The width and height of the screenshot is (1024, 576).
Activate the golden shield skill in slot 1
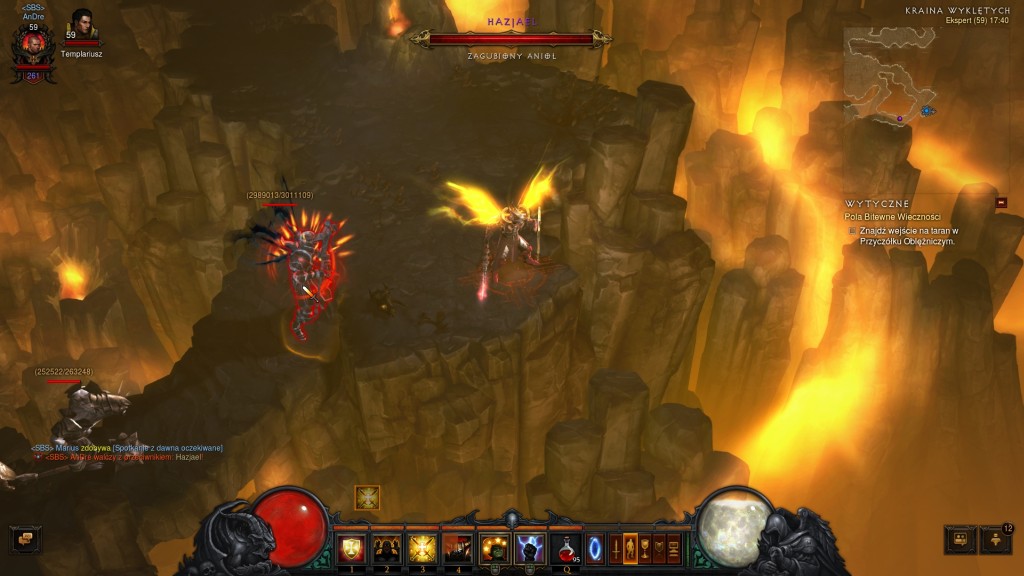350,548
